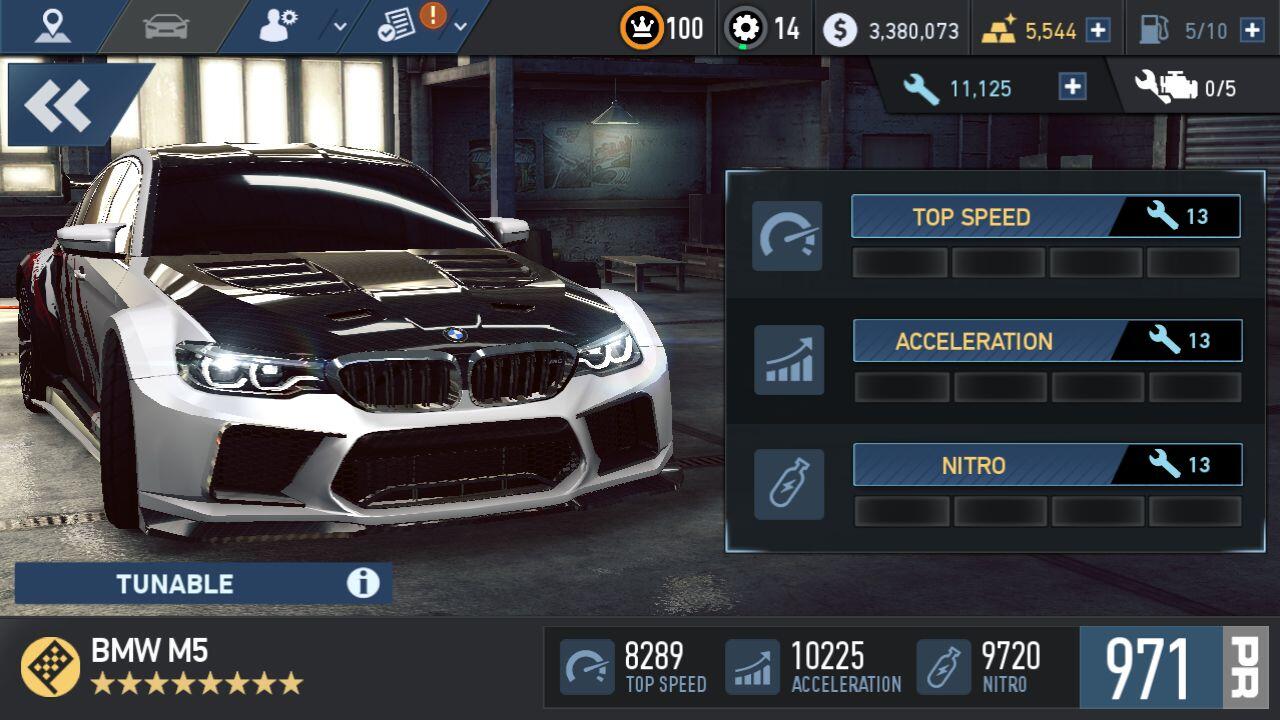
Task: Add more gold with the plus button
Action: pyautogui.click(x=1098, y=30)
